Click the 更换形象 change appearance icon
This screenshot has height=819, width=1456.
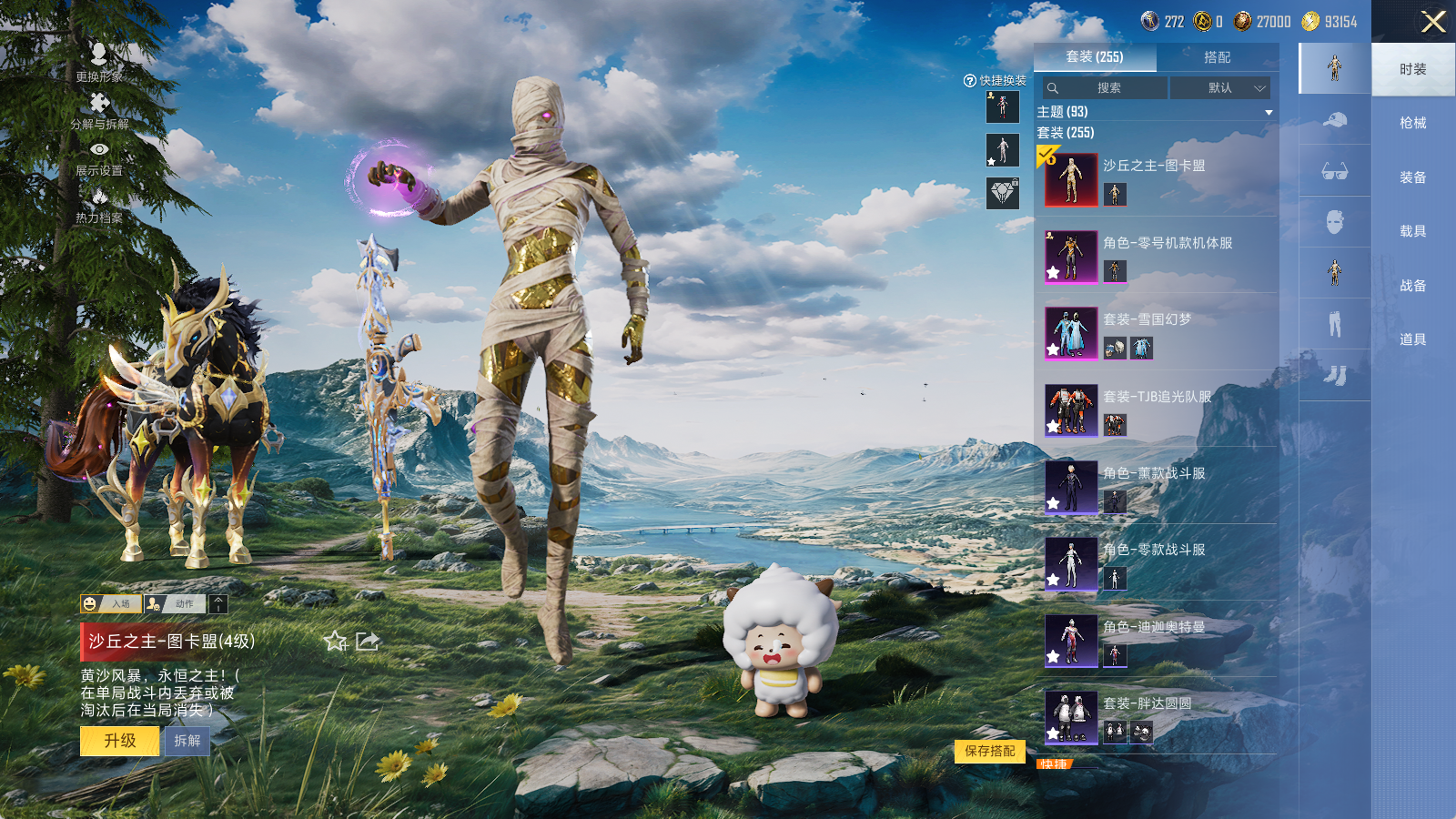(x=99, y=62)
